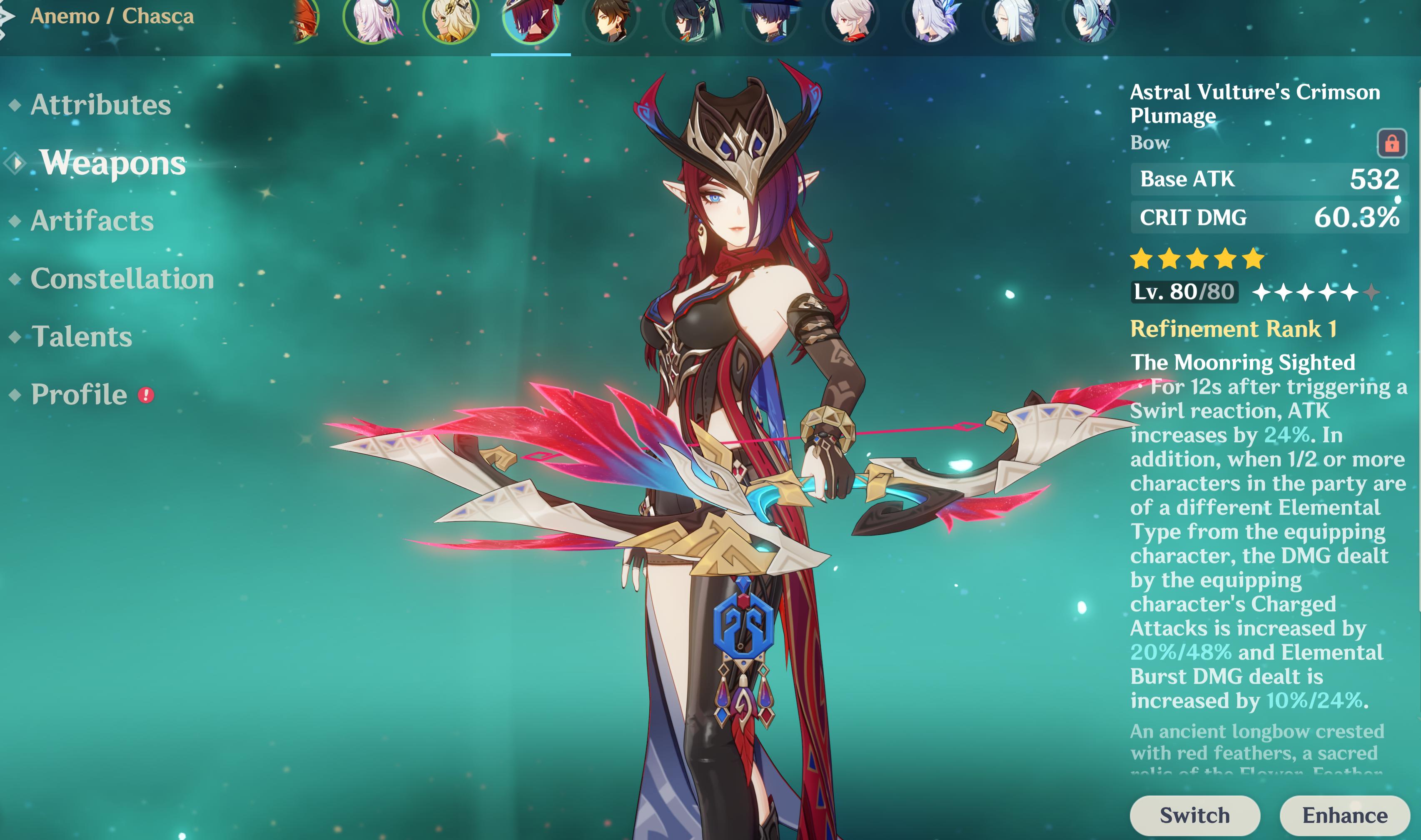The width and height of the screenshot is (1421, 840).
Task: Open the Profile entry with alert
Action: coord(79,394)
